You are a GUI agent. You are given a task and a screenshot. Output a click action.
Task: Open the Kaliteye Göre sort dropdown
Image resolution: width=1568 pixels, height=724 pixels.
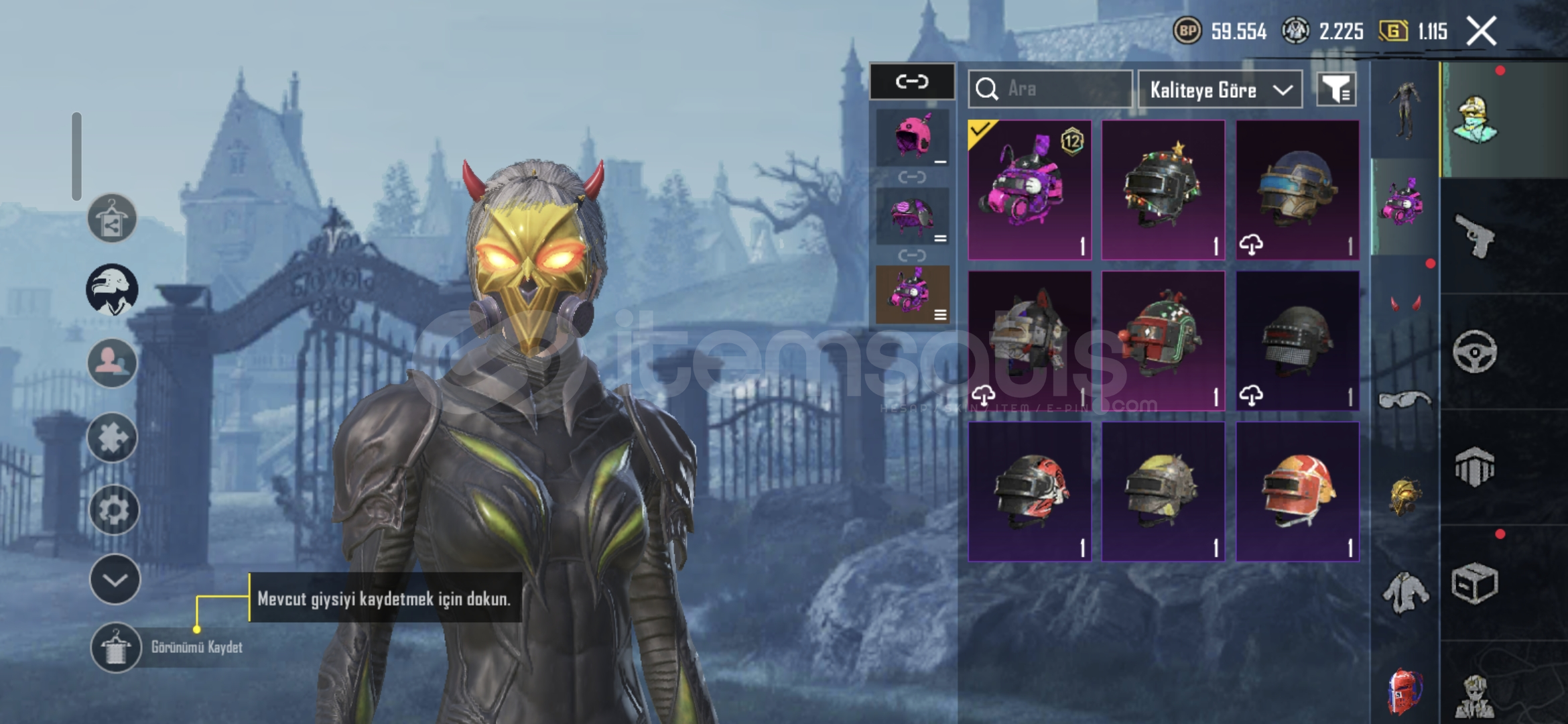pos(1220,90)
